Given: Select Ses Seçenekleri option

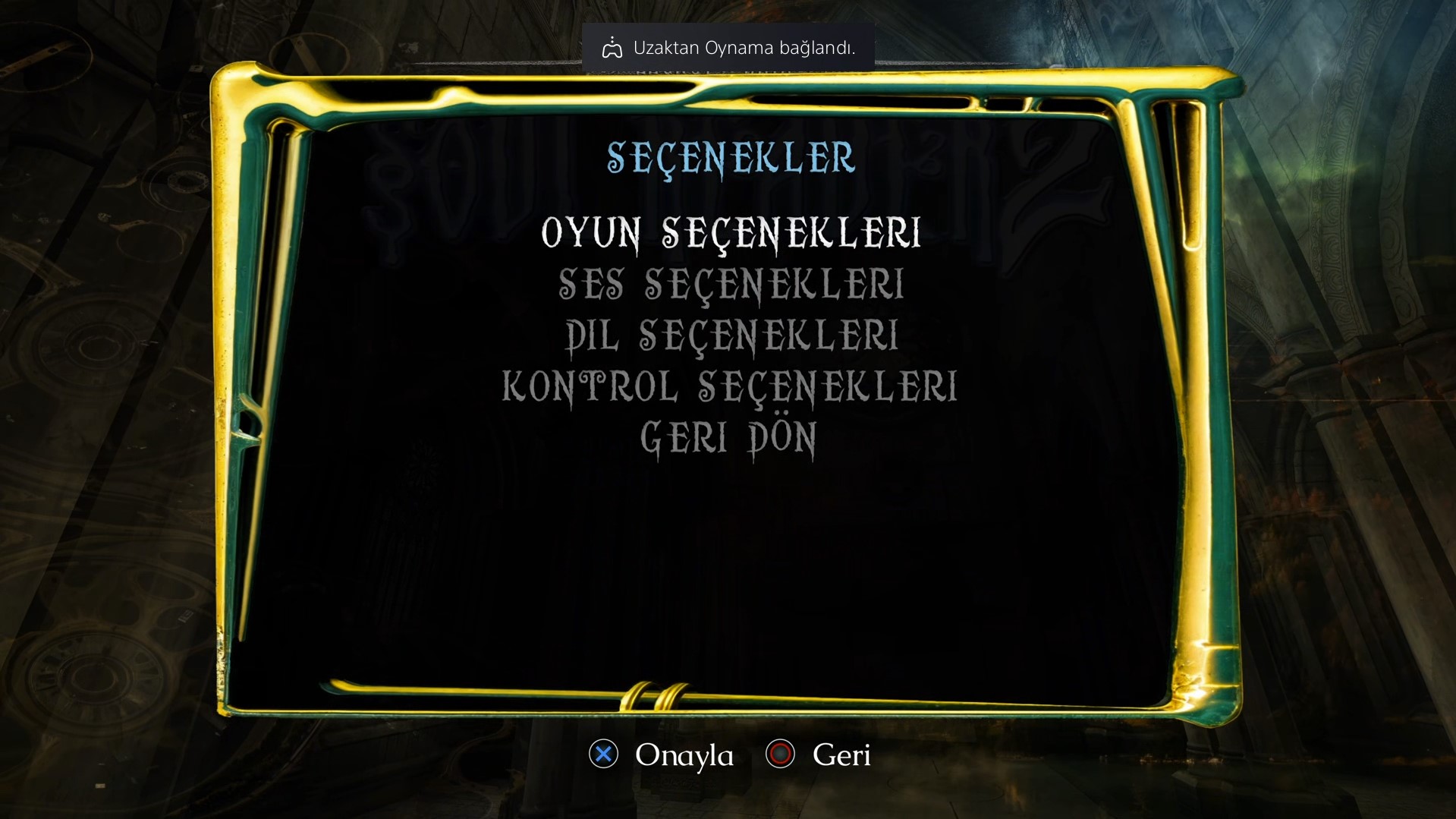Looking at the screenshot, I should coord(731,285).
